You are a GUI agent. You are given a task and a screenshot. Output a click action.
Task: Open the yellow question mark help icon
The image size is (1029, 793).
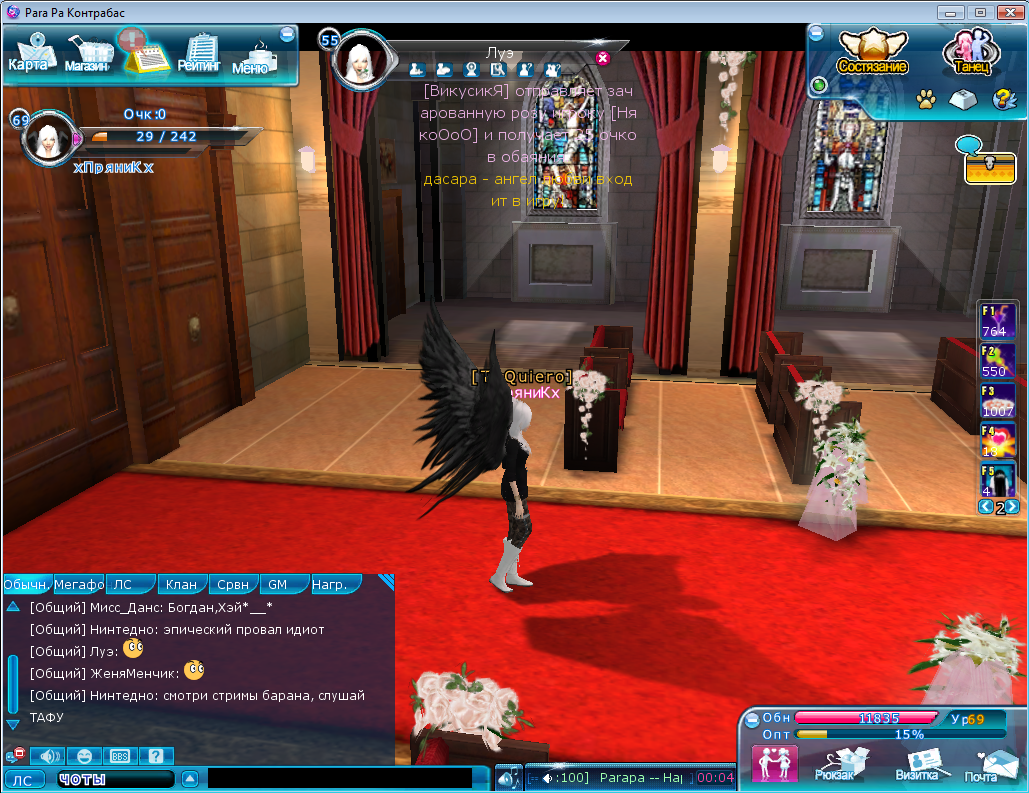pyautogui.click(x=1003, y=99)
